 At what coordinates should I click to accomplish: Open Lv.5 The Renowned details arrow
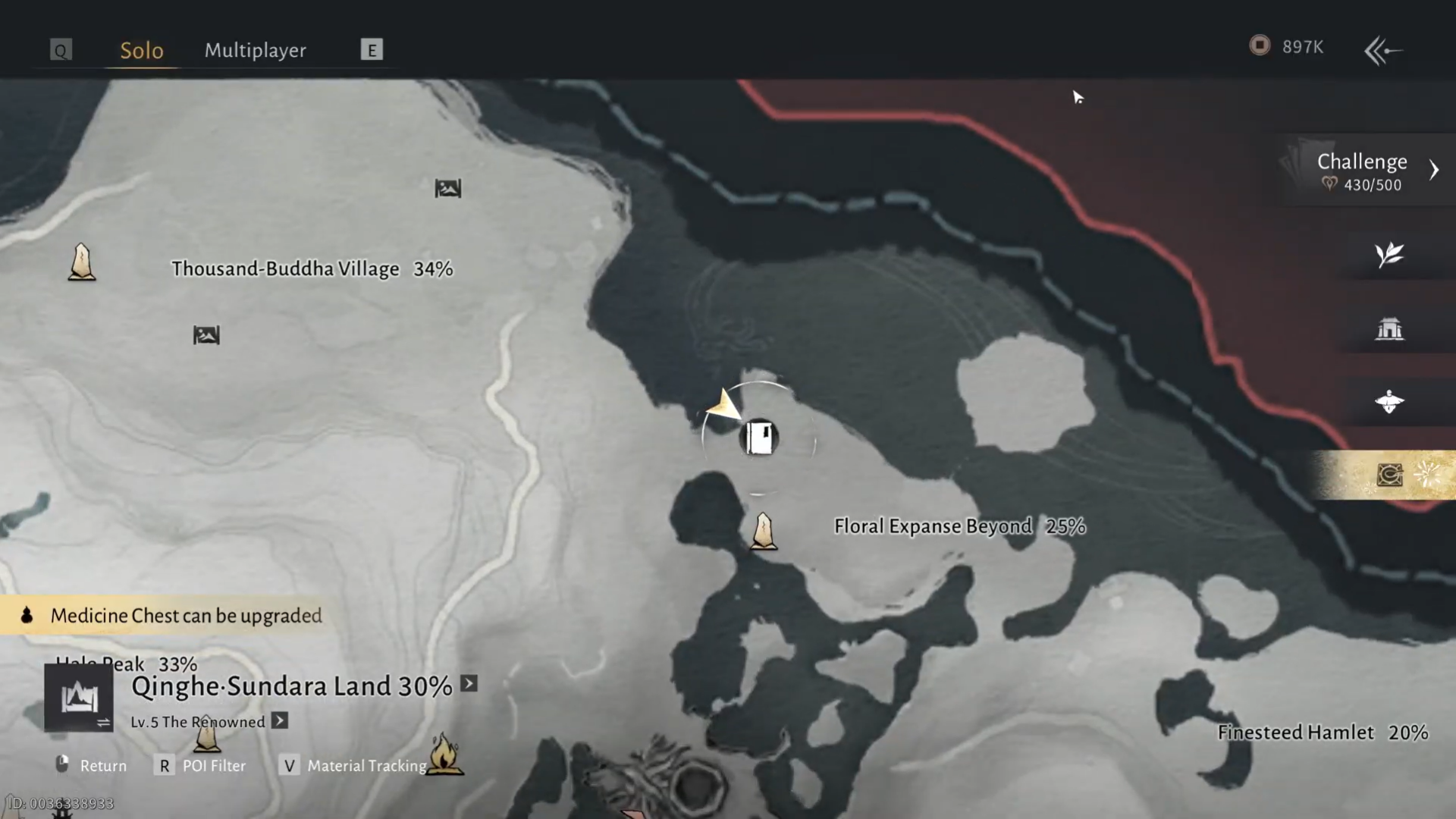280,720
